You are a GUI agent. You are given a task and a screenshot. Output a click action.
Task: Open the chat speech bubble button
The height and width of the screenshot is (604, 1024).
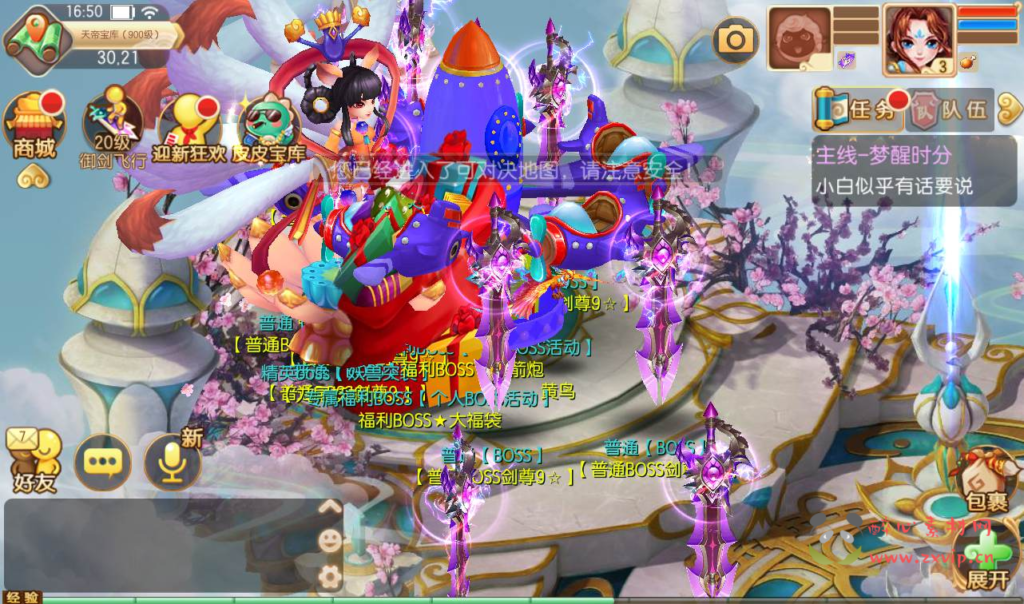click(x=103, y=461)
